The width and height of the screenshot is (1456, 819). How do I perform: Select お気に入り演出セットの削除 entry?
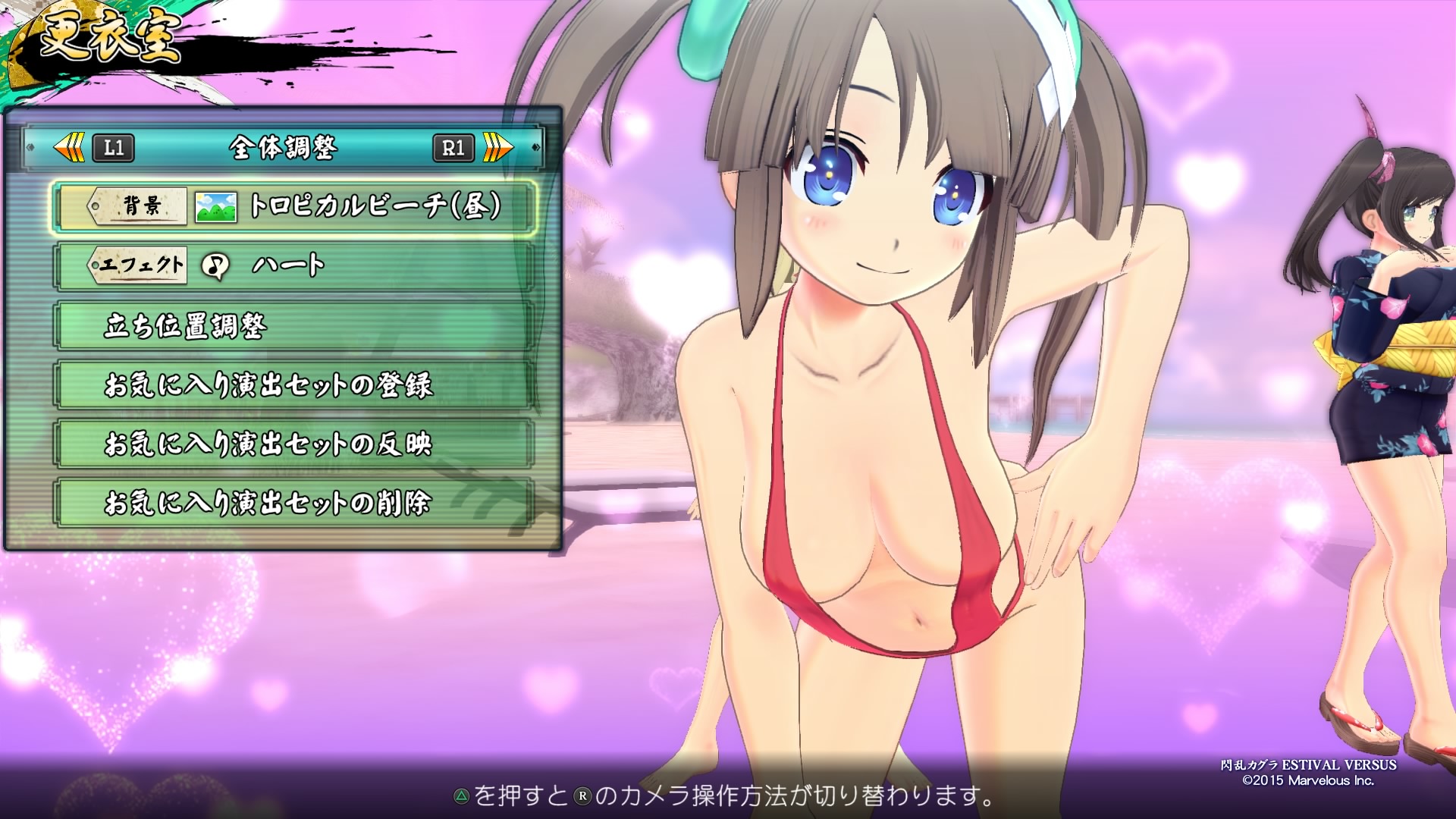tap(296, 503)
